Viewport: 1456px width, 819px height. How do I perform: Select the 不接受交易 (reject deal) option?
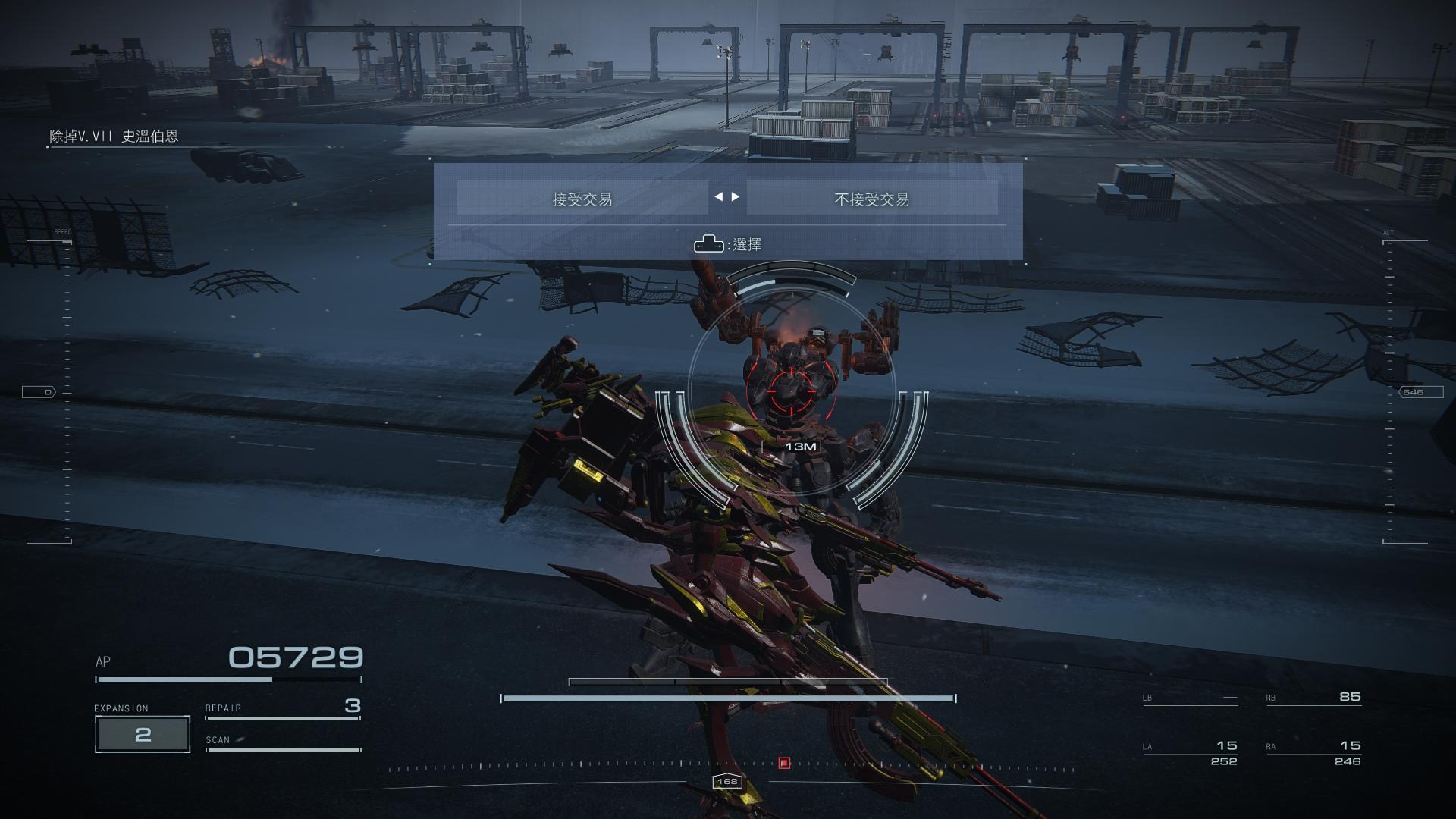(871, 199)
